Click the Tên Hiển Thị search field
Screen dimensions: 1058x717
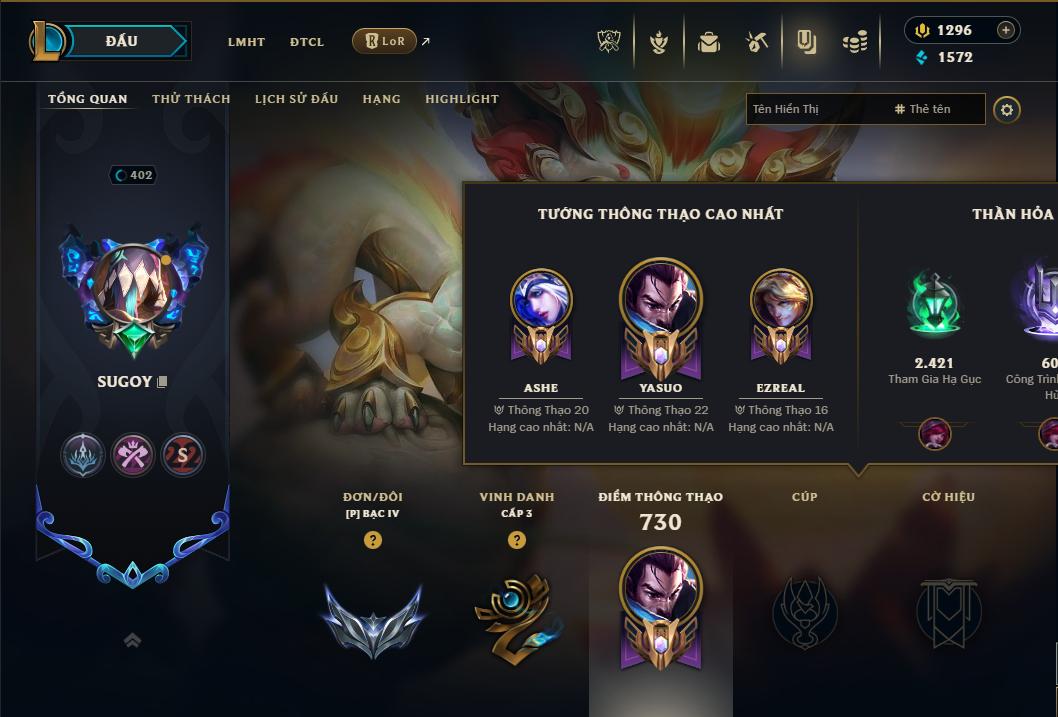point(815,109)
